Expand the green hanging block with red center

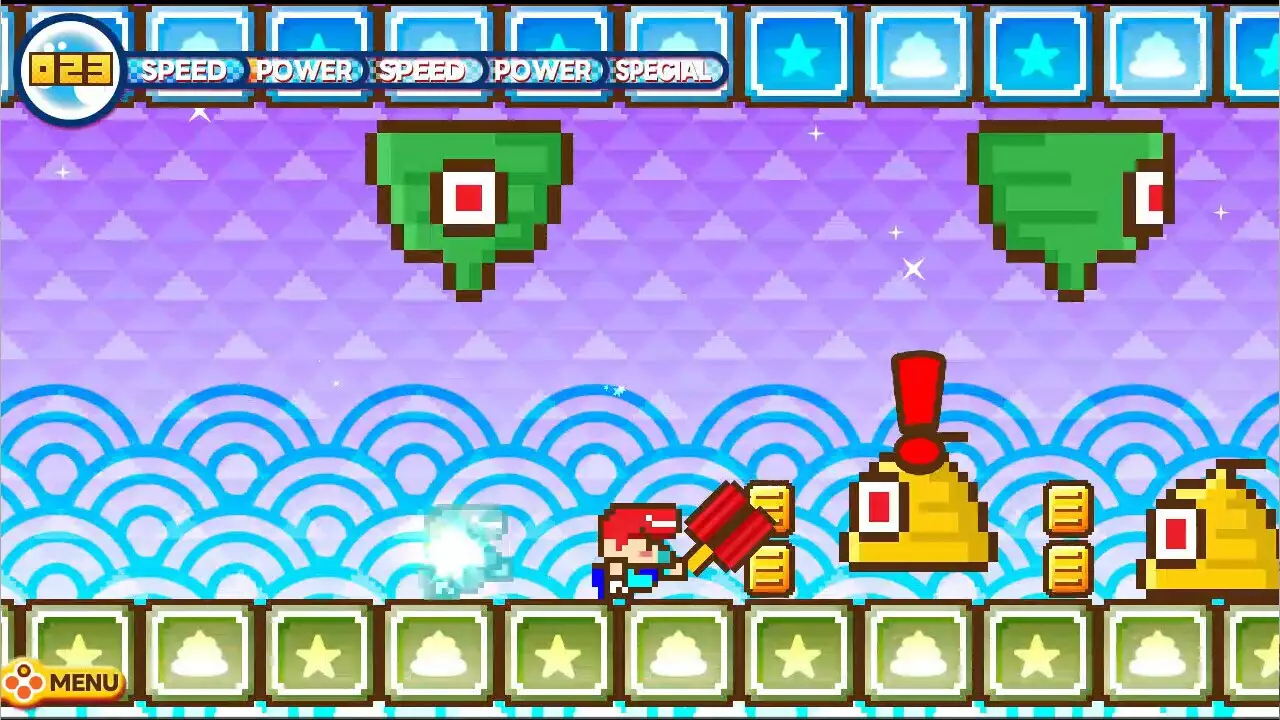coord(470,200)
